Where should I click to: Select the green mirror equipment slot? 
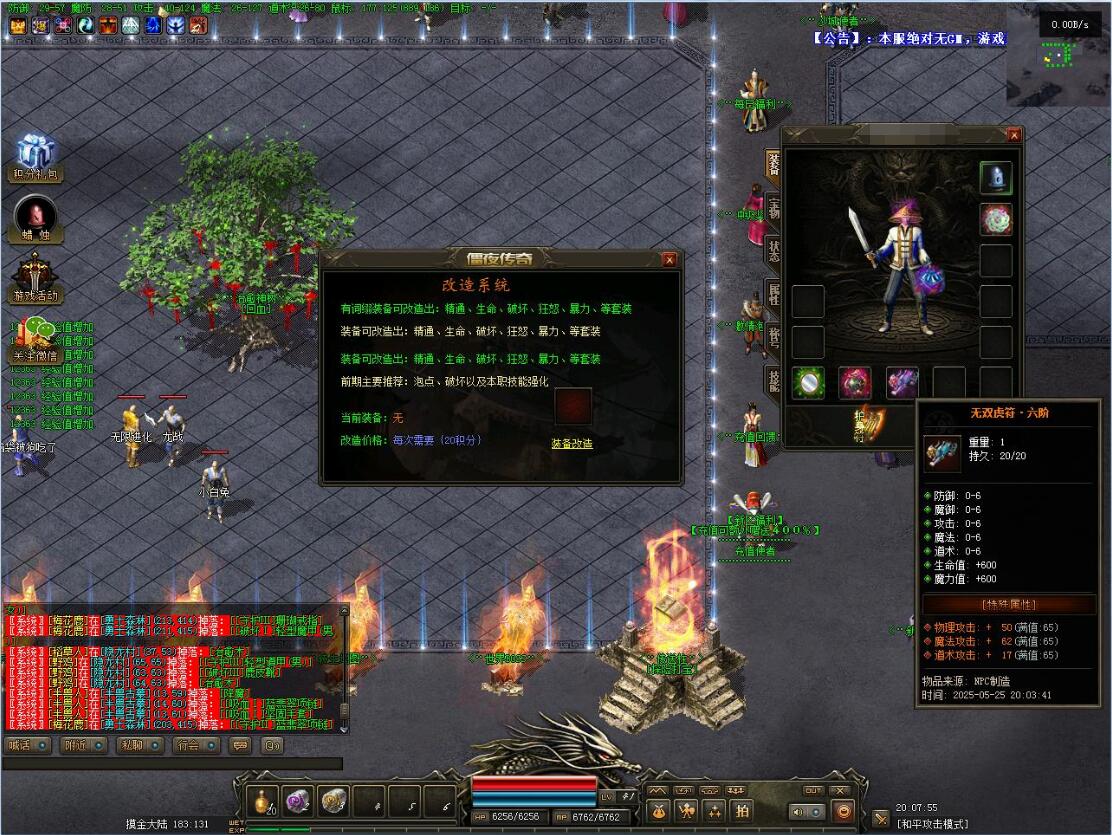(808, 382)
